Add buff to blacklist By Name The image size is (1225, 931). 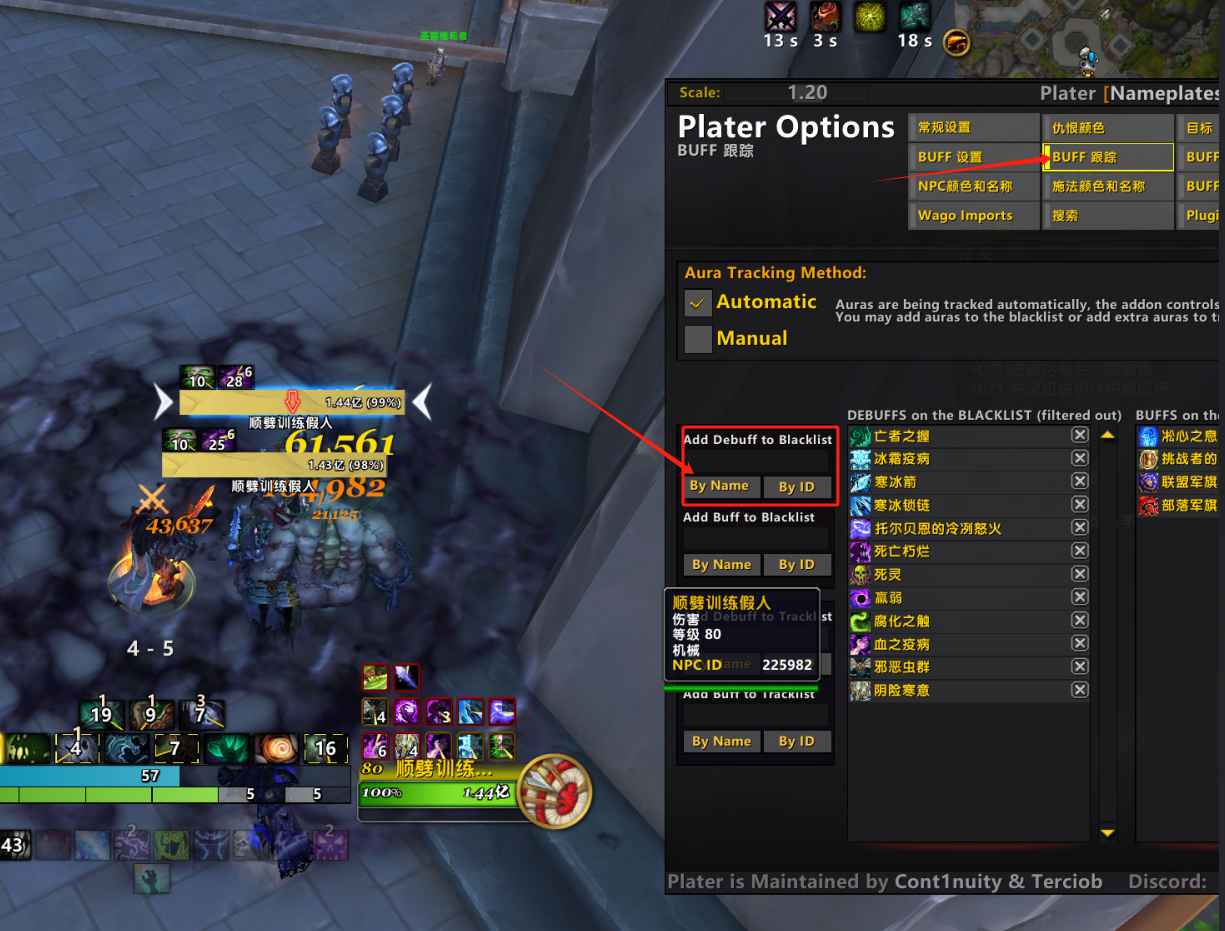tap(720, 565)
